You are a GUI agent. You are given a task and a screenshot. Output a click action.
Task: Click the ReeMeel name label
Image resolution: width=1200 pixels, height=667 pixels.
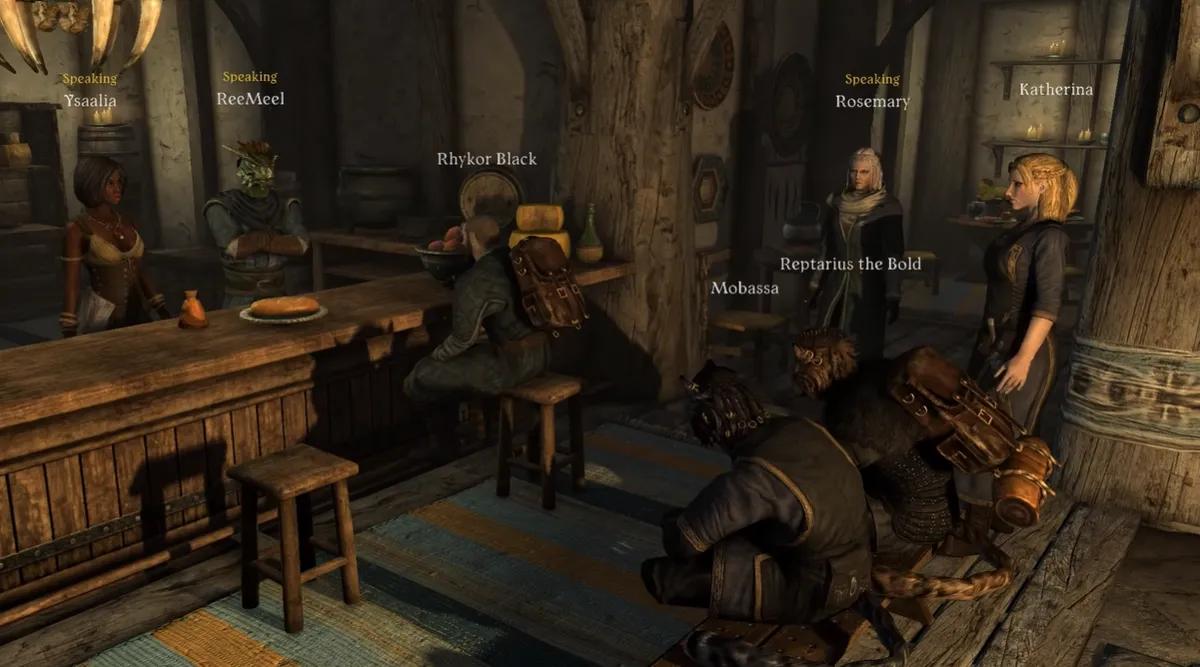pyautogui.click(x=250, y=98)
